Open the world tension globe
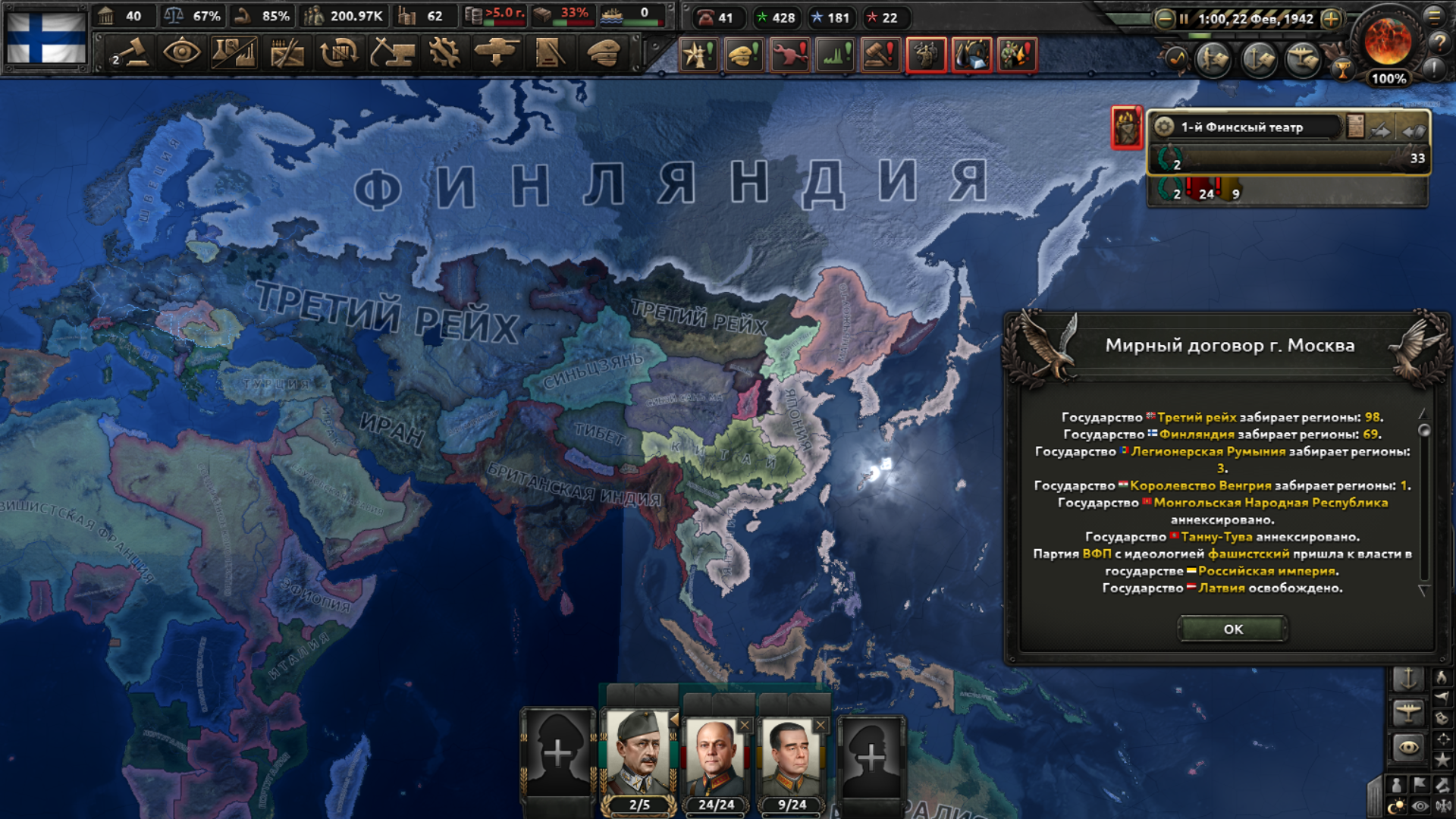 tap(1388, 42)
